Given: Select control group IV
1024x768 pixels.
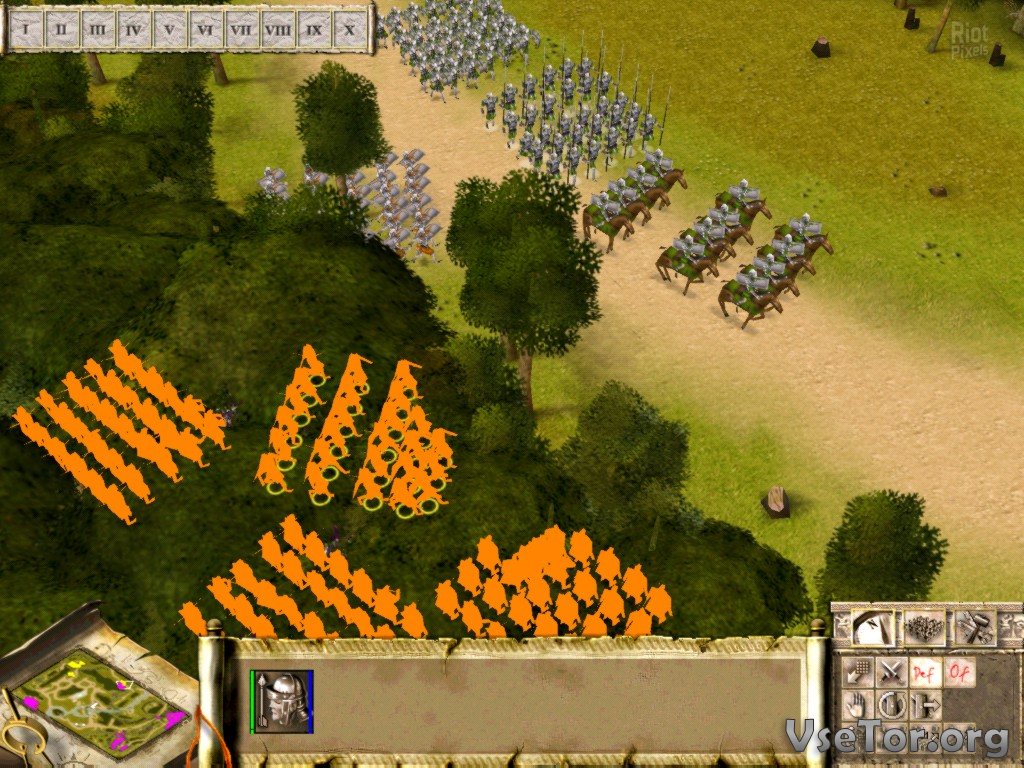Looking at the screenshot, I should [133, 28].
